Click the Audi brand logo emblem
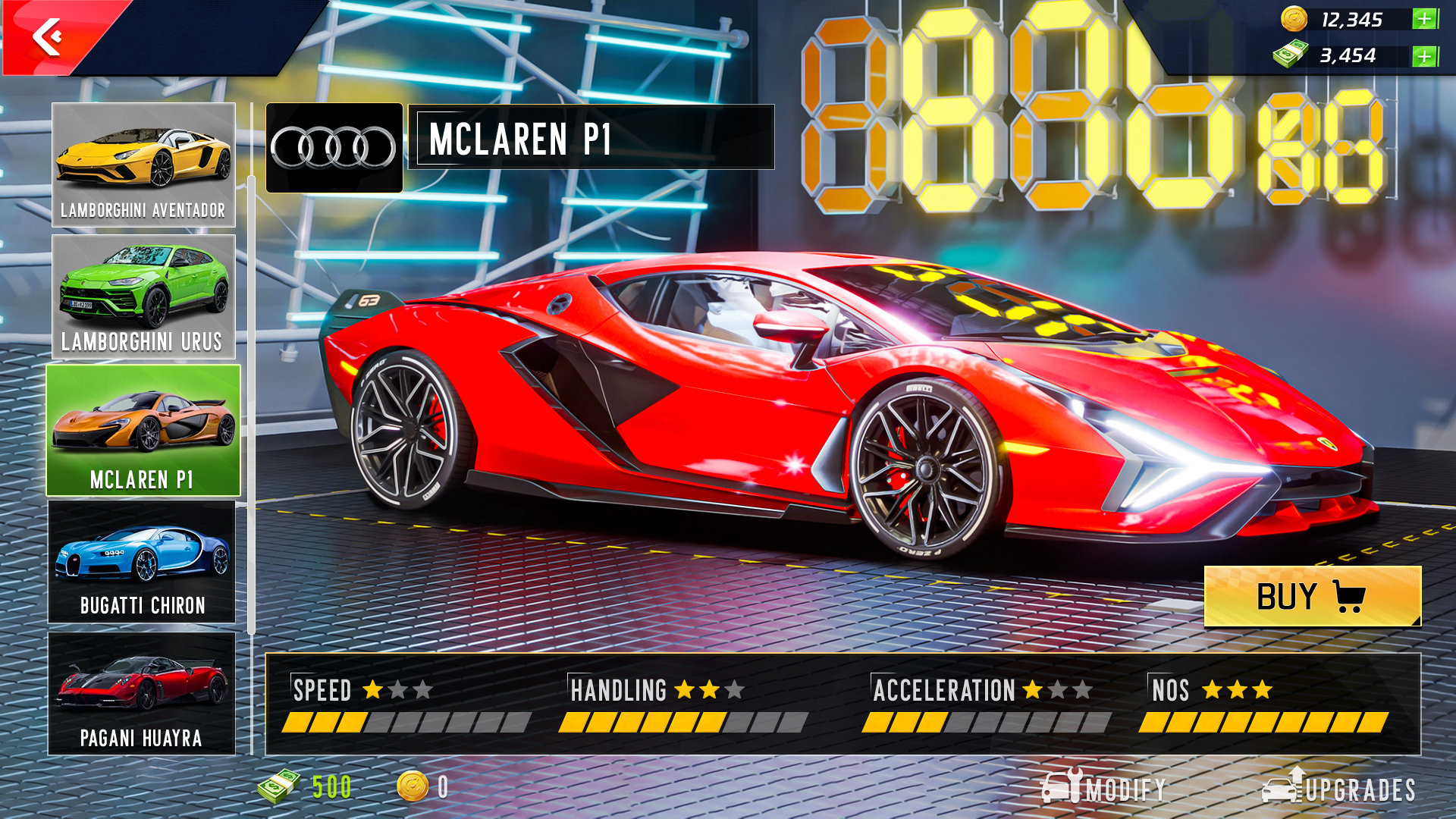The width and height of the screenshot is (1456, 819). click(334, 144)
